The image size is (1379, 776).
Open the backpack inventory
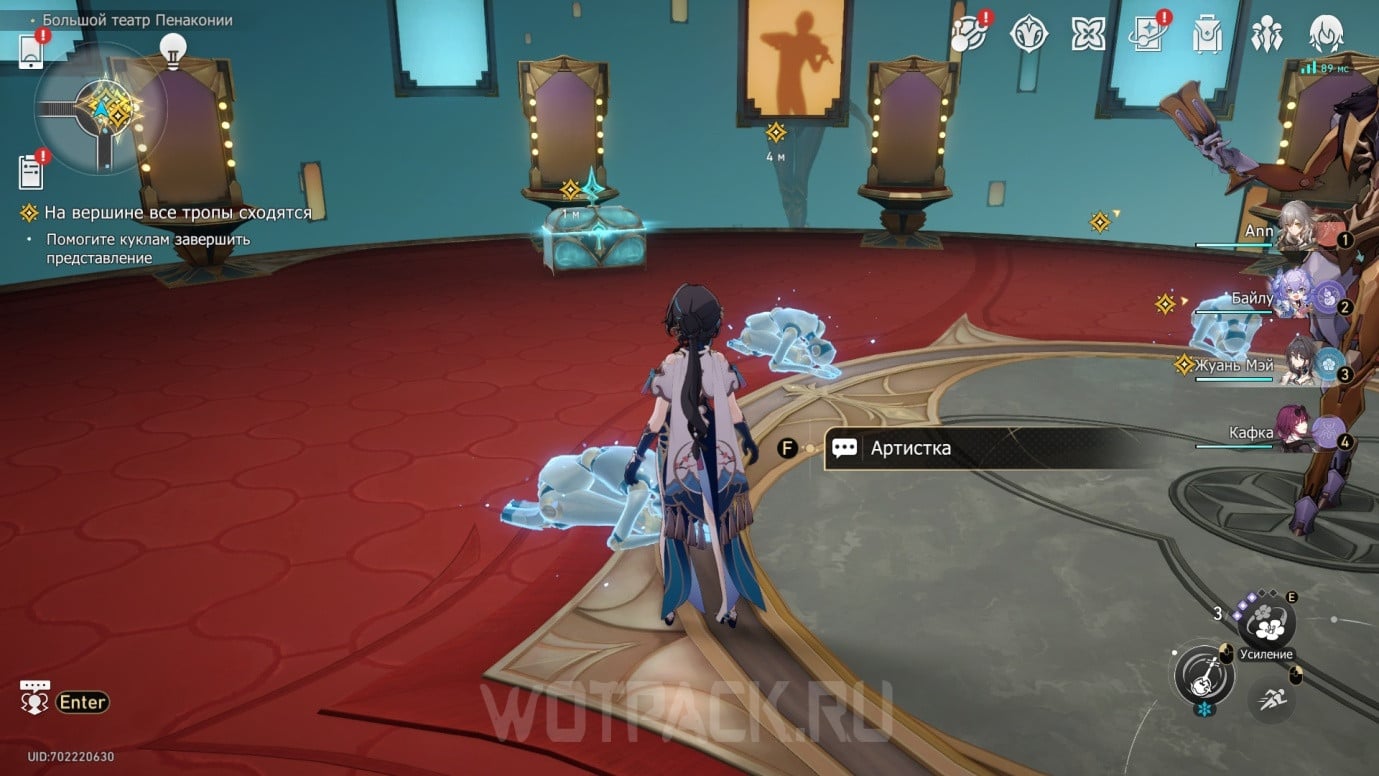(1208, 35)
